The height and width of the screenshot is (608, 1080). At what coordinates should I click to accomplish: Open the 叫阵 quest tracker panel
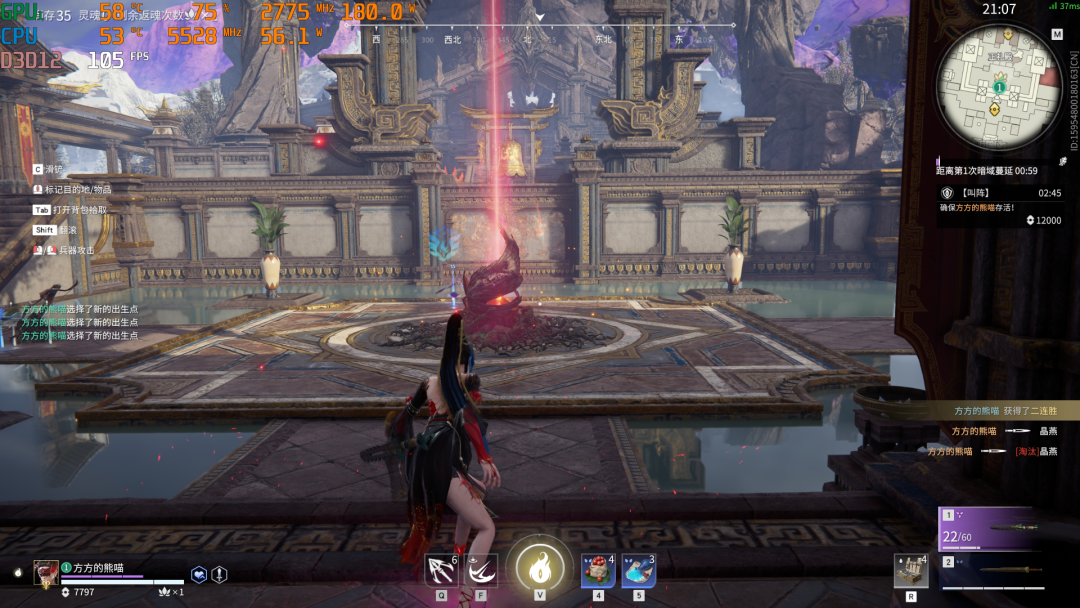pyautogui.click(x=1000, y=192)
